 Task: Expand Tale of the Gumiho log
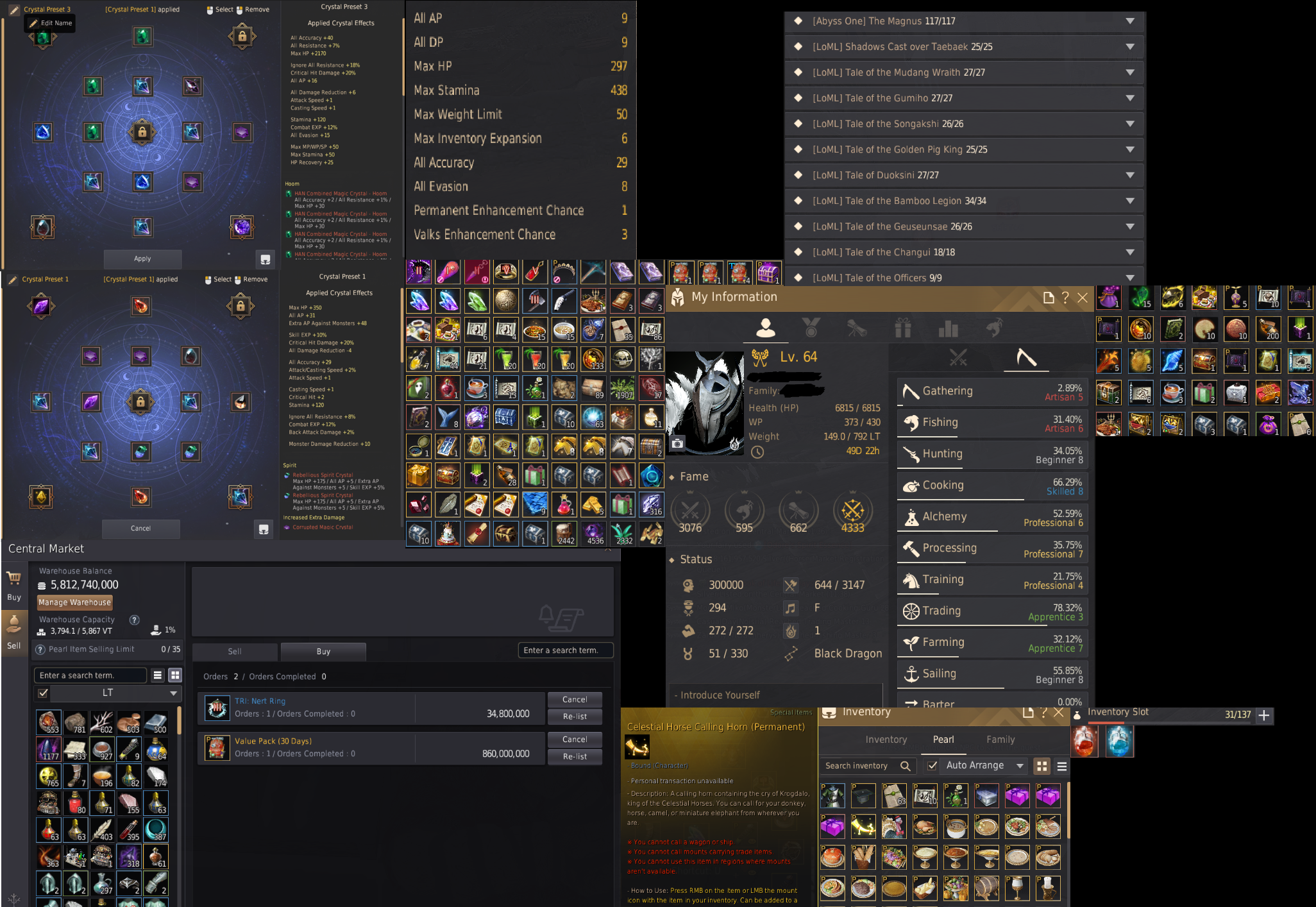click(1131, 97)
